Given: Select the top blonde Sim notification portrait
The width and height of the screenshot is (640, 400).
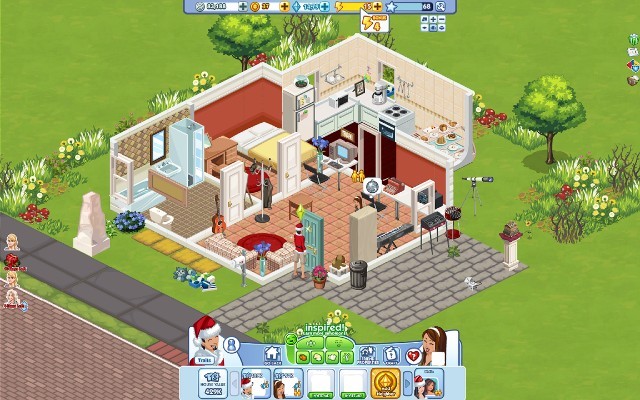Looking at the screenshot, I should pyautogui.click(x=12, y=243).
